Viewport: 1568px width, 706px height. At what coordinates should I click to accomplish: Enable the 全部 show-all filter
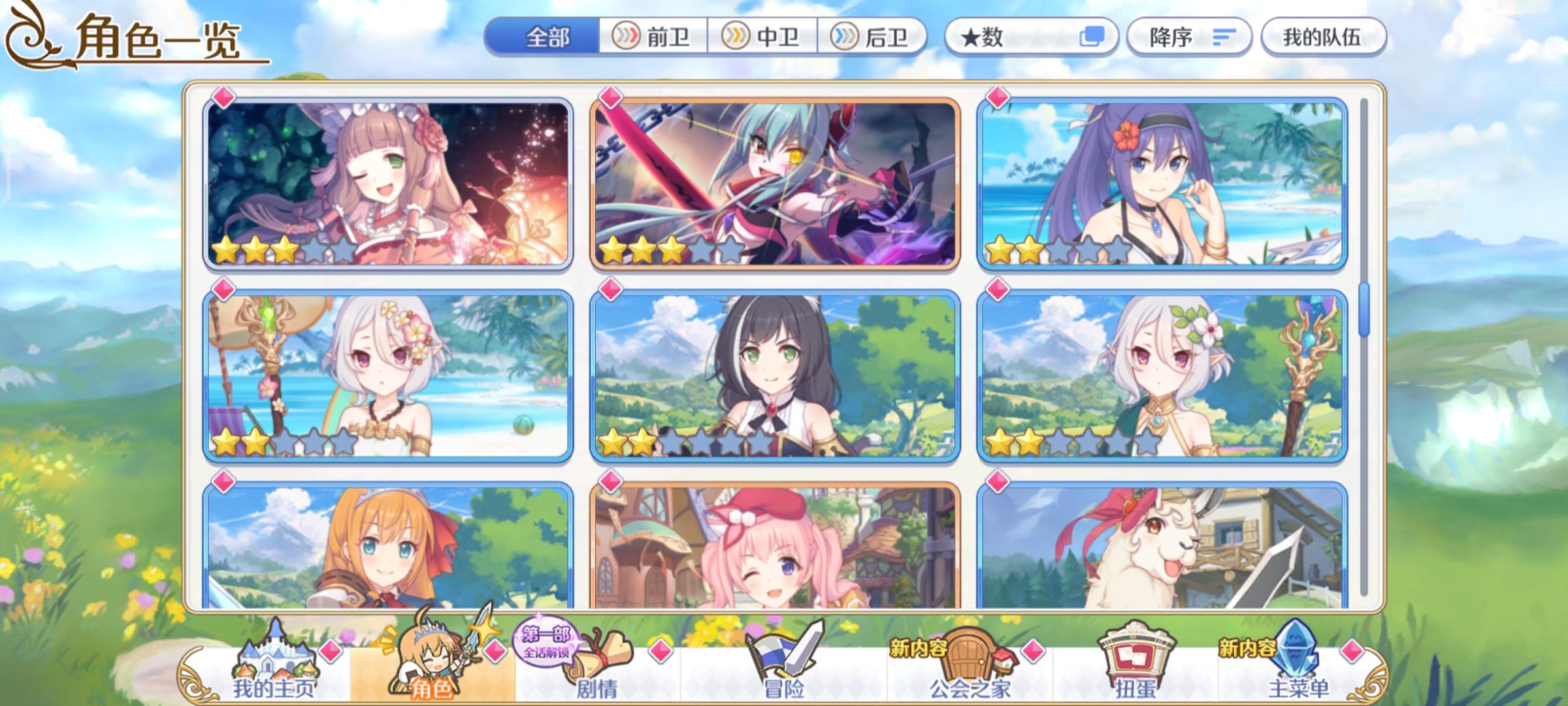547,37
